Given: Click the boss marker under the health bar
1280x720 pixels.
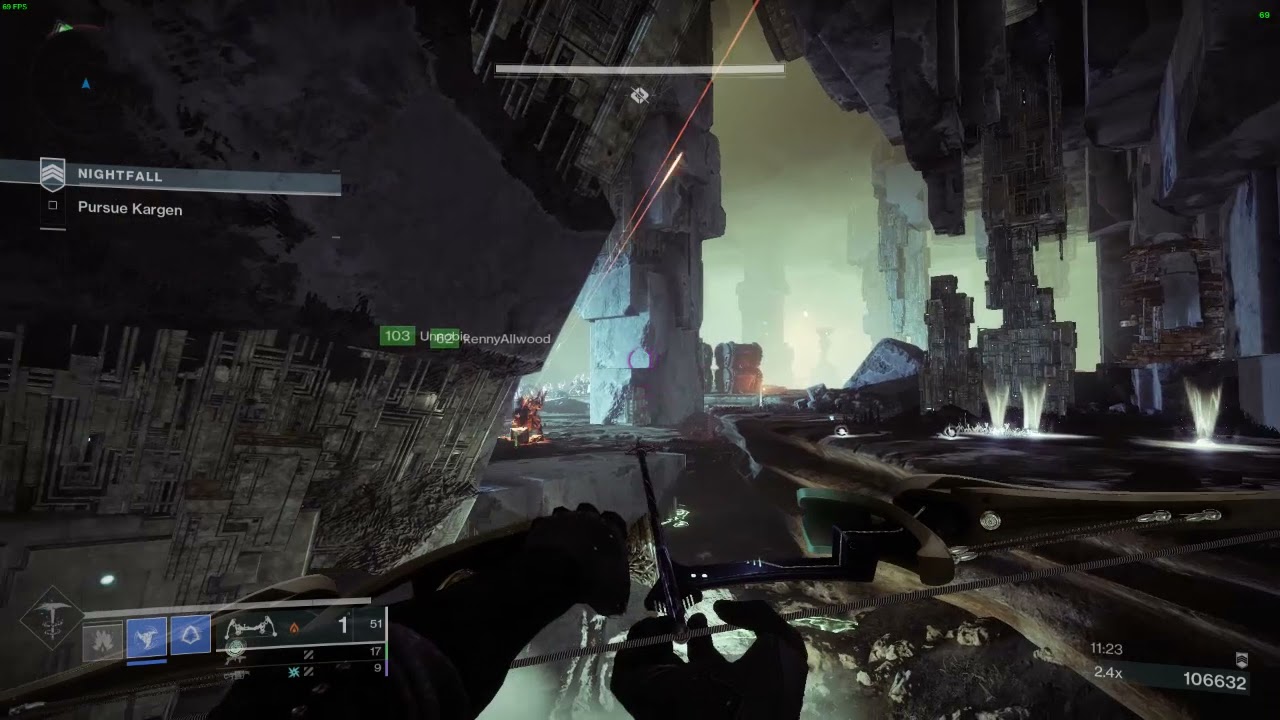Looking at the screenshot, I should 639,95.
